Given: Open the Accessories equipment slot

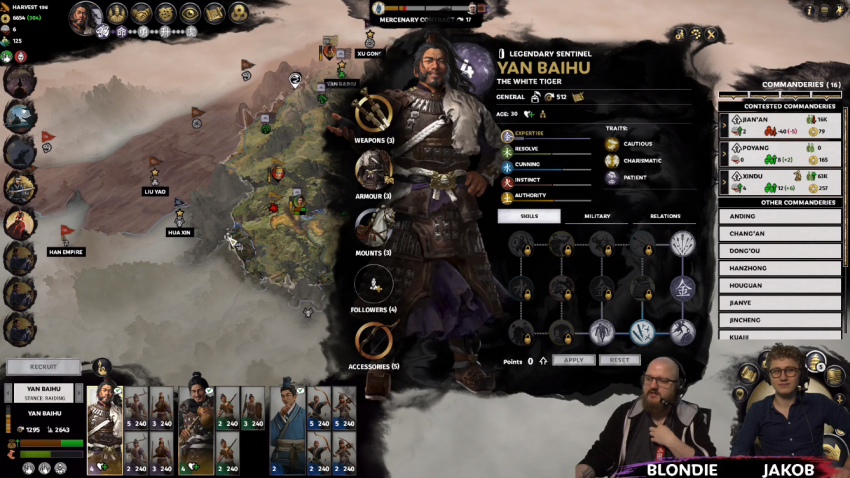Looking at the screenshot, I should (x=373, y=341).
